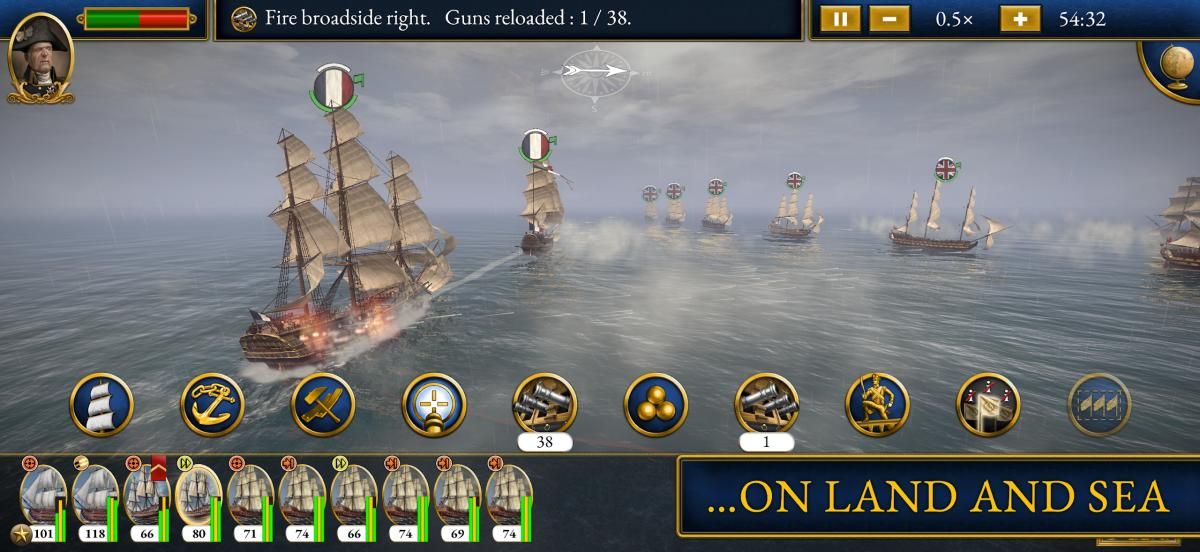This screenshot has width=1200, height=552.
Task: Click the flag between buoys icon
Action: point(988,405)
